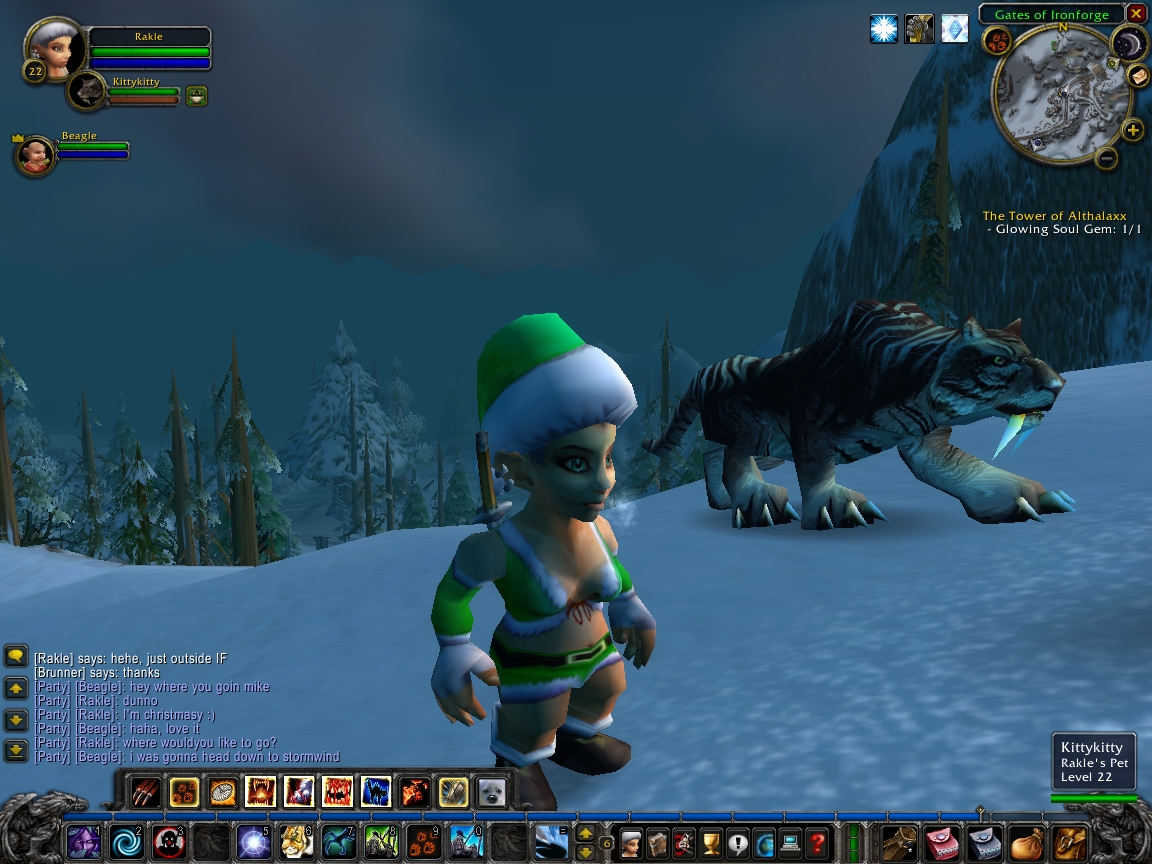This screenshot has height=864, width=1152.
Task: Switch action bar page with up arrow
Action: (586, 833)
